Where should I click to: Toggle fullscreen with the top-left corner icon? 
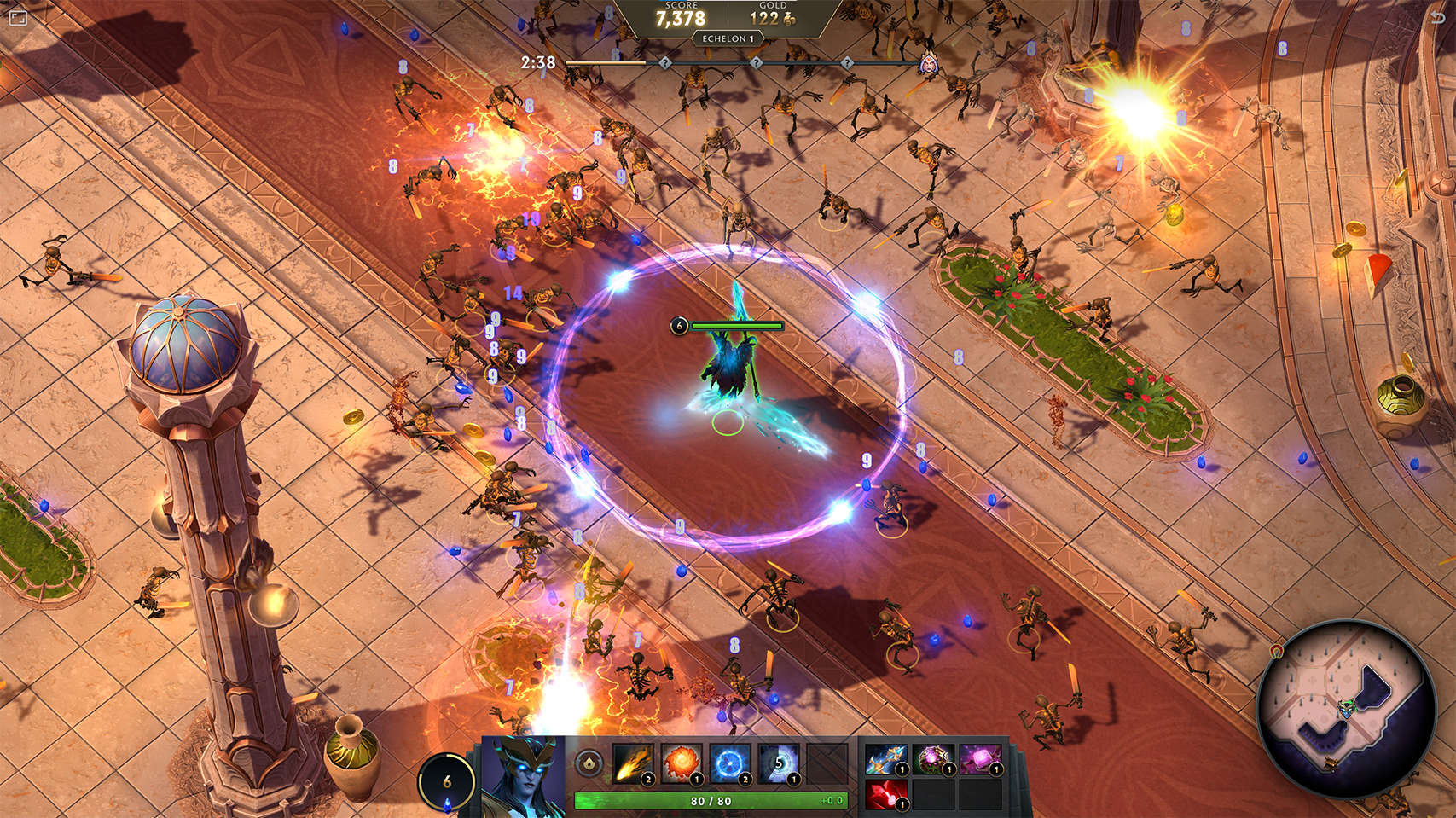click(x=18, y=17)
